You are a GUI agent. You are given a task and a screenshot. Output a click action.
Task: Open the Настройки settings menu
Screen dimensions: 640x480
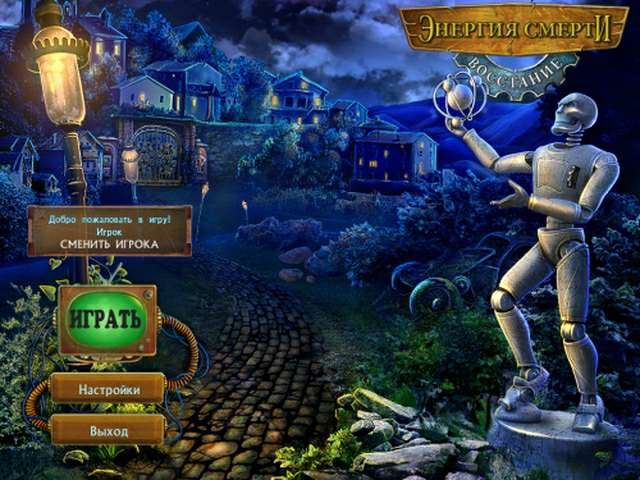coord(108,389)
